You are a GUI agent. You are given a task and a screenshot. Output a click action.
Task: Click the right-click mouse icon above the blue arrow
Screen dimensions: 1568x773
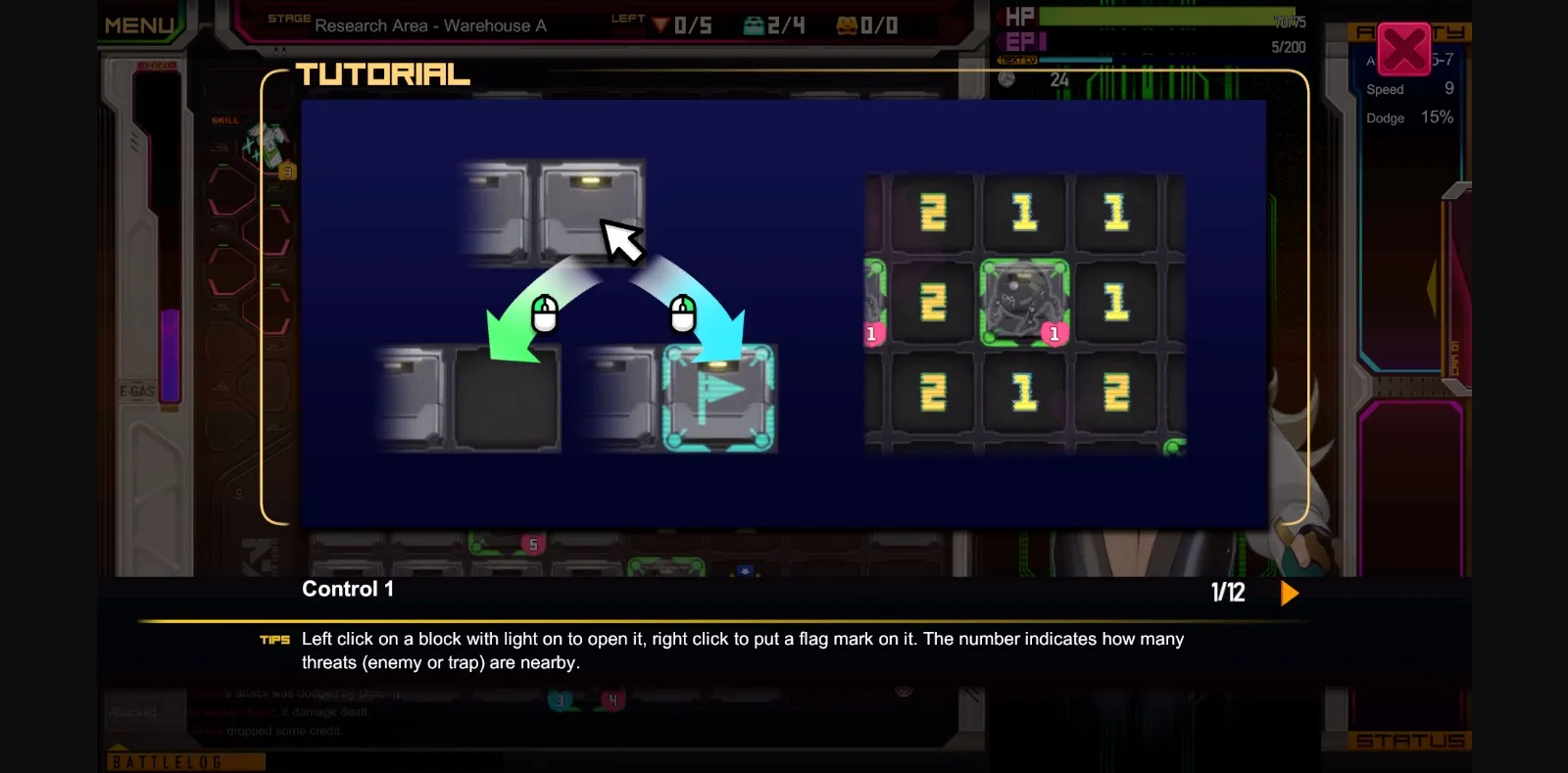(x=683, y=312)
